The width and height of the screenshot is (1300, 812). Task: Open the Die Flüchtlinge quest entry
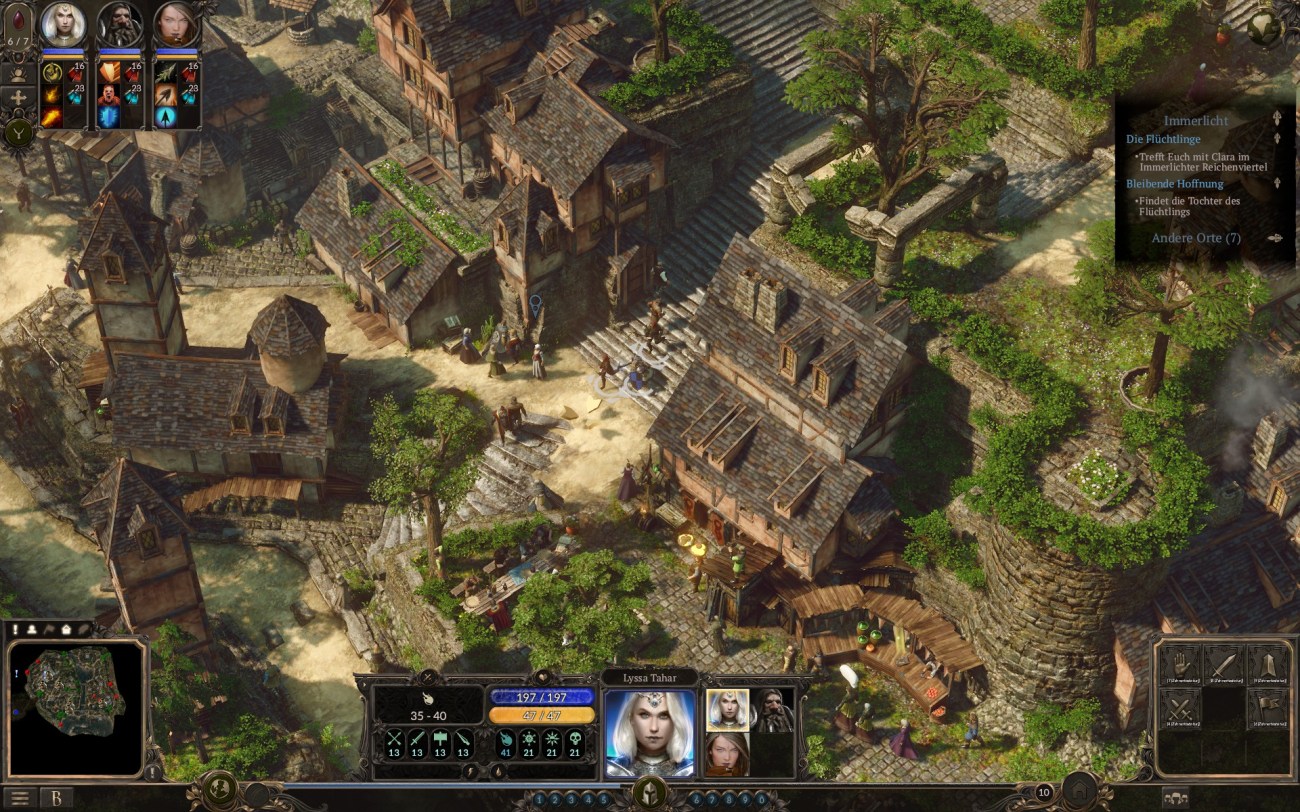(x=1163, y=139)
